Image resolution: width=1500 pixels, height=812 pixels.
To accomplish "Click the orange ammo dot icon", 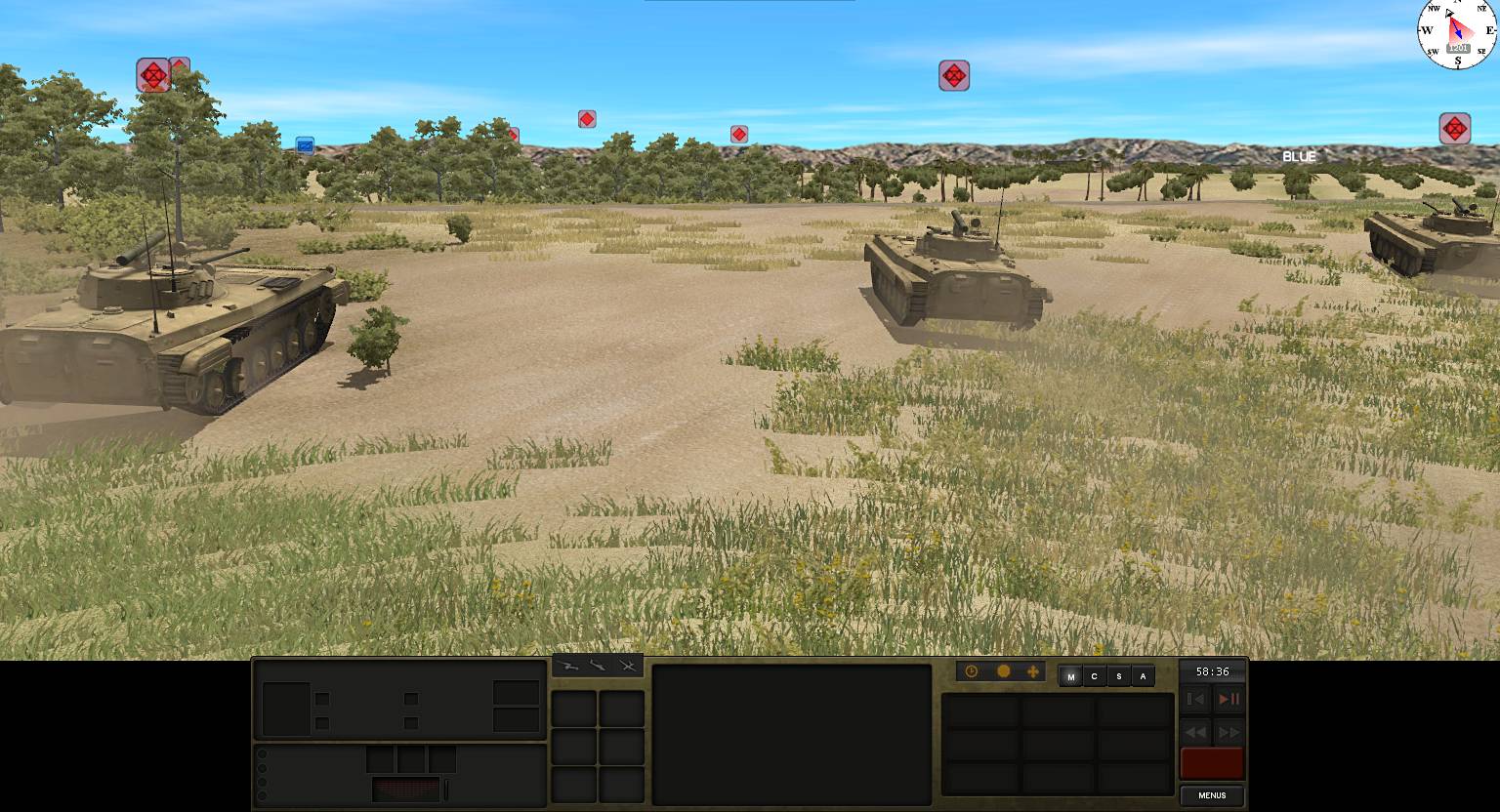I will click(1004, 671).
